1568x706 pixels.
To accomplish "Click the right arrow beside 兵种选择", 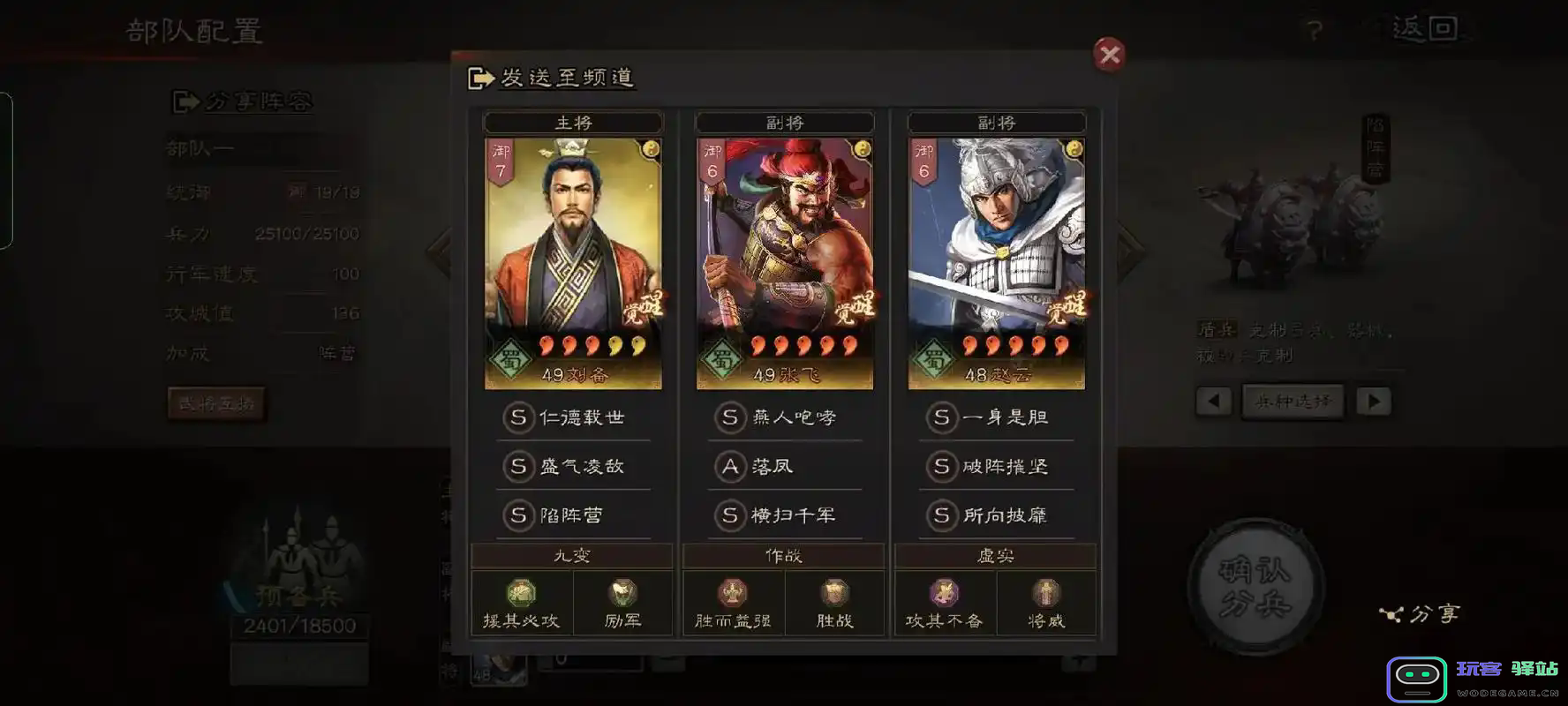I will [x=1374, y=401].
